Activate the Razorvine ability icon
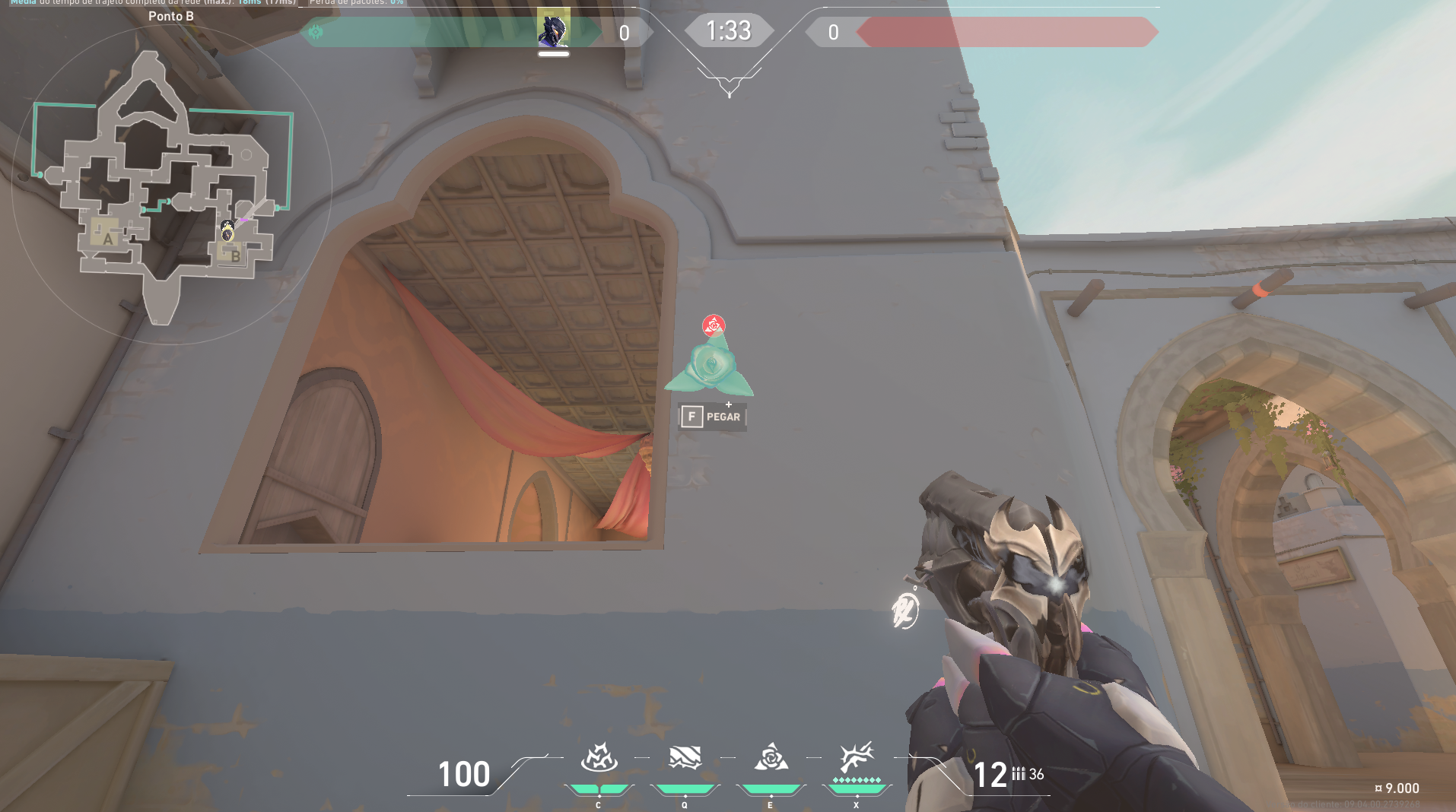The image size is (1456, 812). click(599, 758)
